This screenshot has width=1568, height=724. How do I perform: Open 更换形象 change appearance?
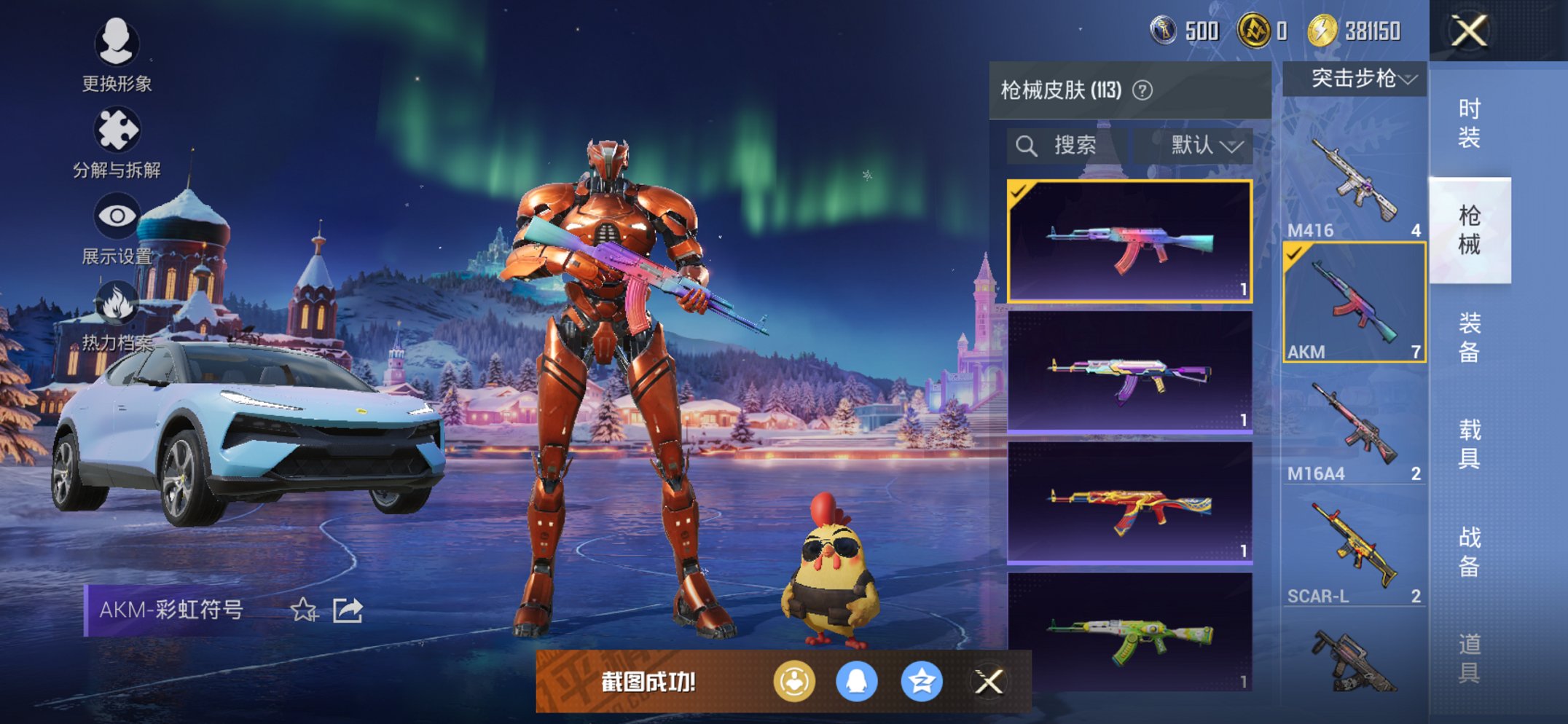click(117, 55)
